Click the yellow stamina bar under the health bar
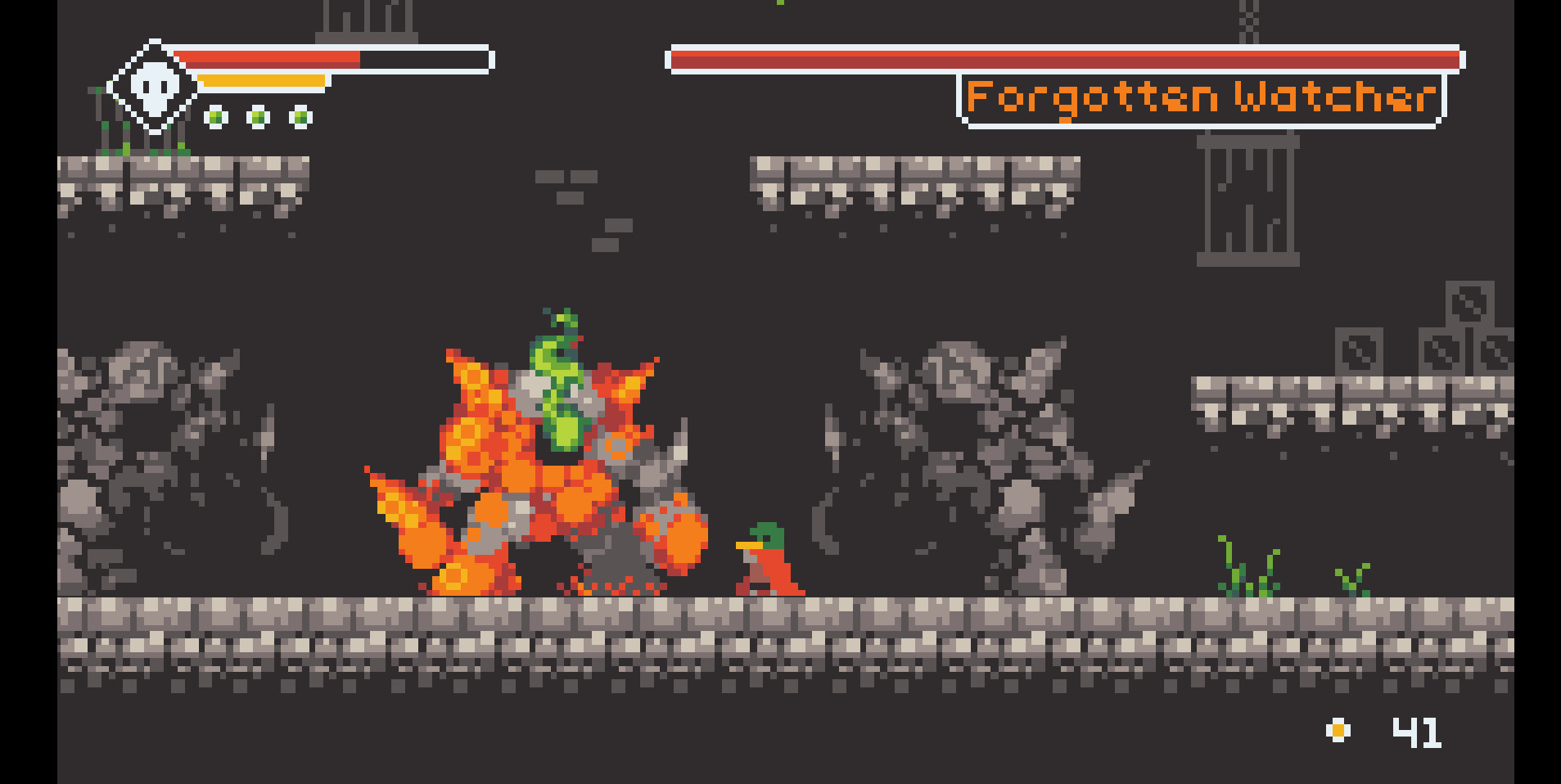The image size is (1561, 784). [262, 80]
